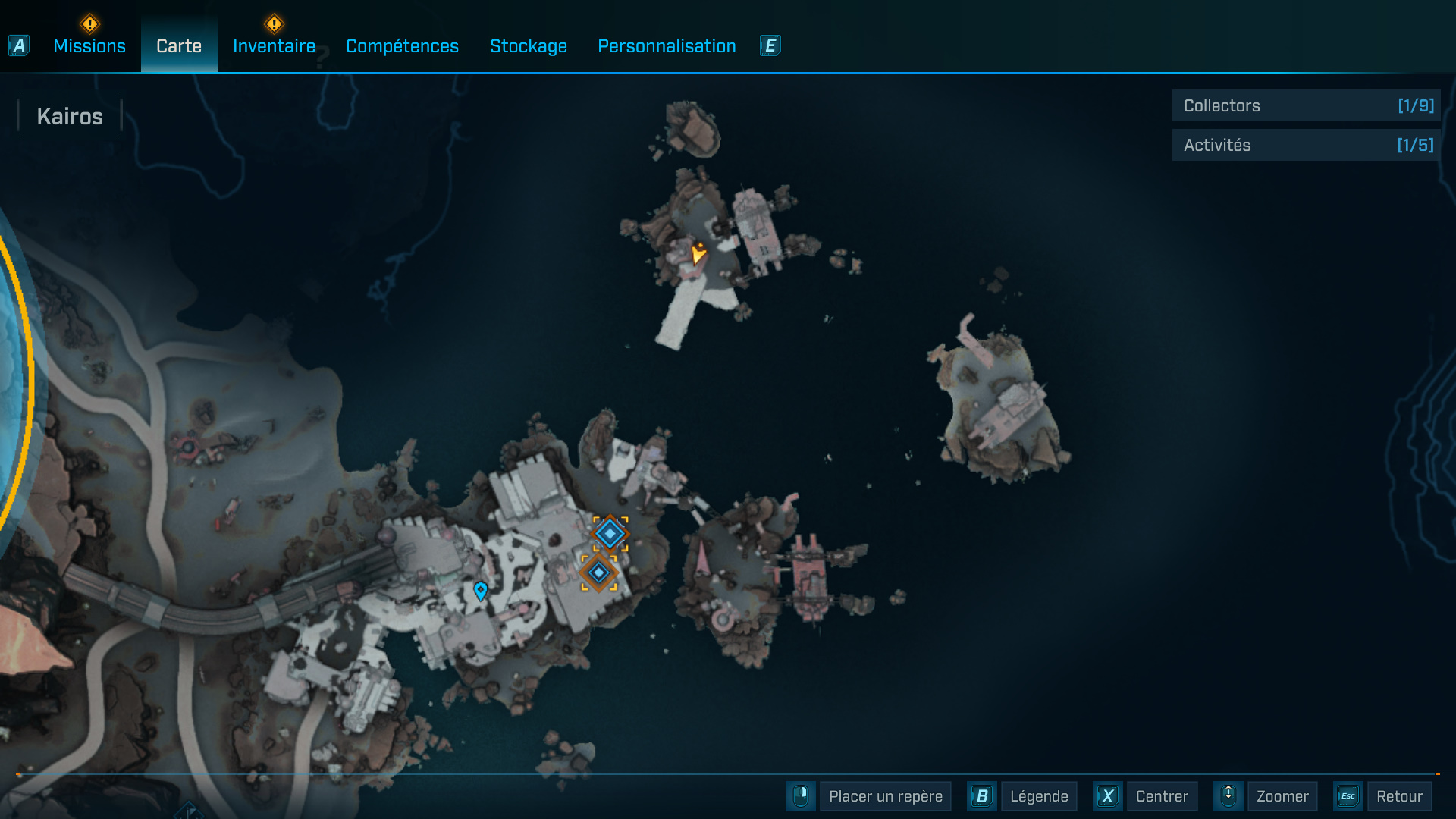This screenshot has width=1456, height=819.
Task: Open the Inventaire tab
Action: click(x=274, y=46)
